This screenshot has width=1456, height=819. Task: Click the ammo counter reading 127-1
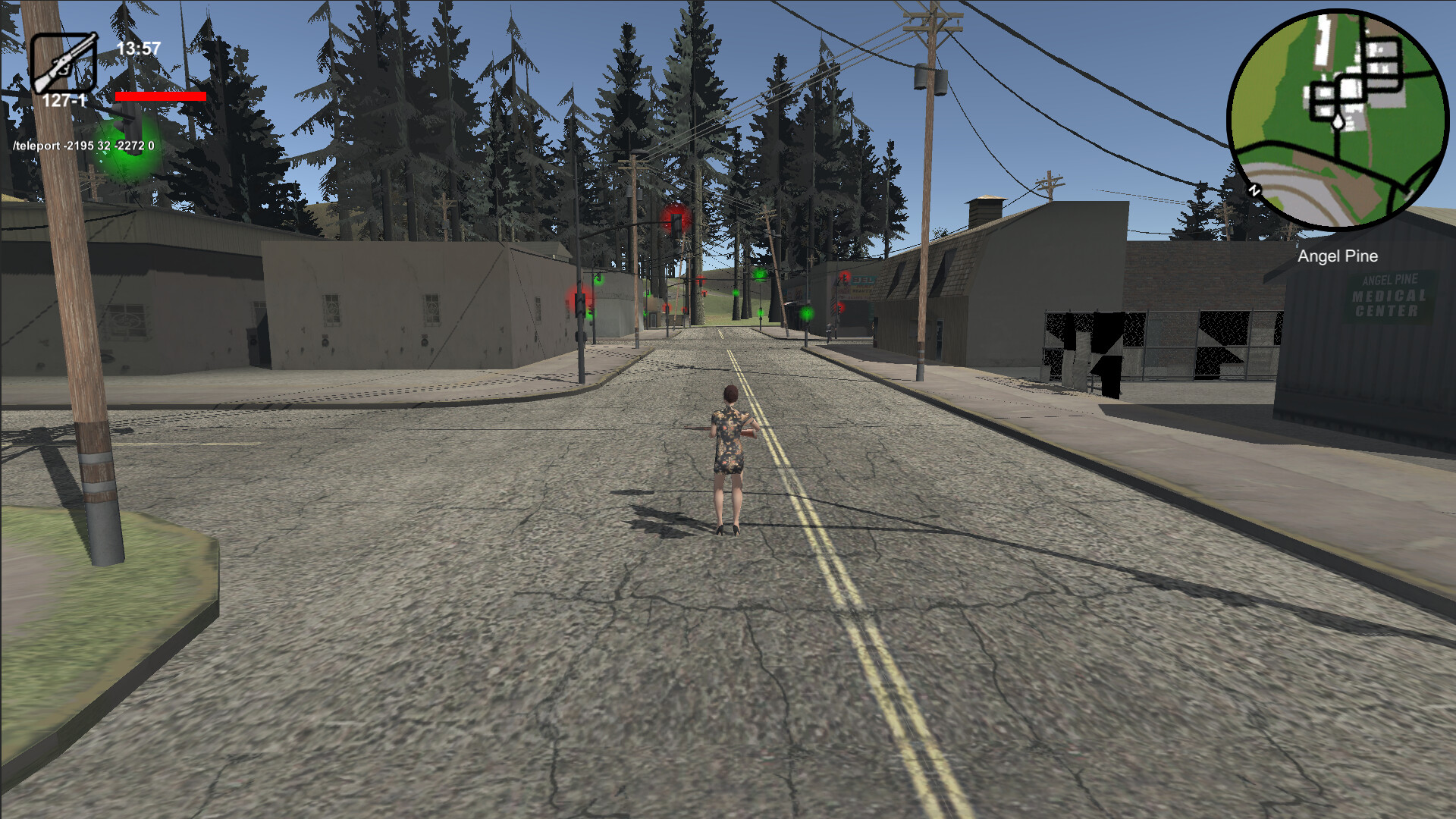(67, 98)
